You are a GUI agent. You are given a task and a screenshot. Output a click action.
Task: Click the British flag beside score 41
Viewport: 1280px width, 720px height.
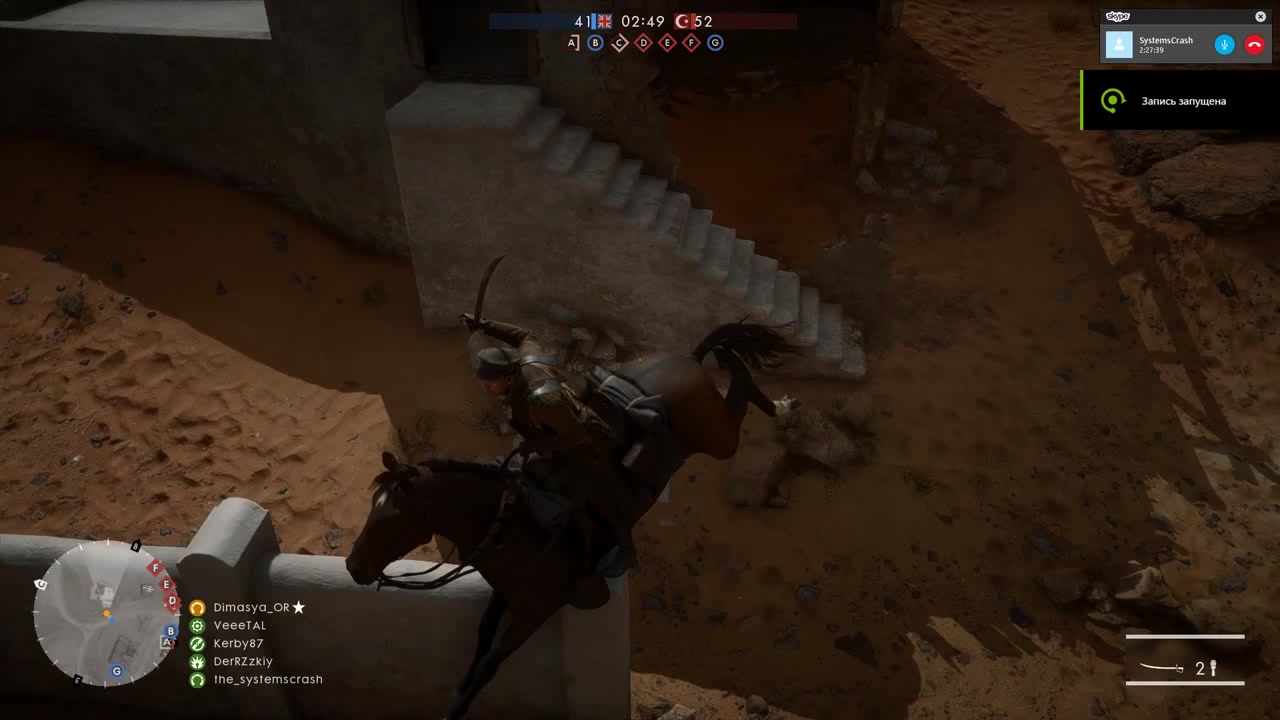point(601,21)
